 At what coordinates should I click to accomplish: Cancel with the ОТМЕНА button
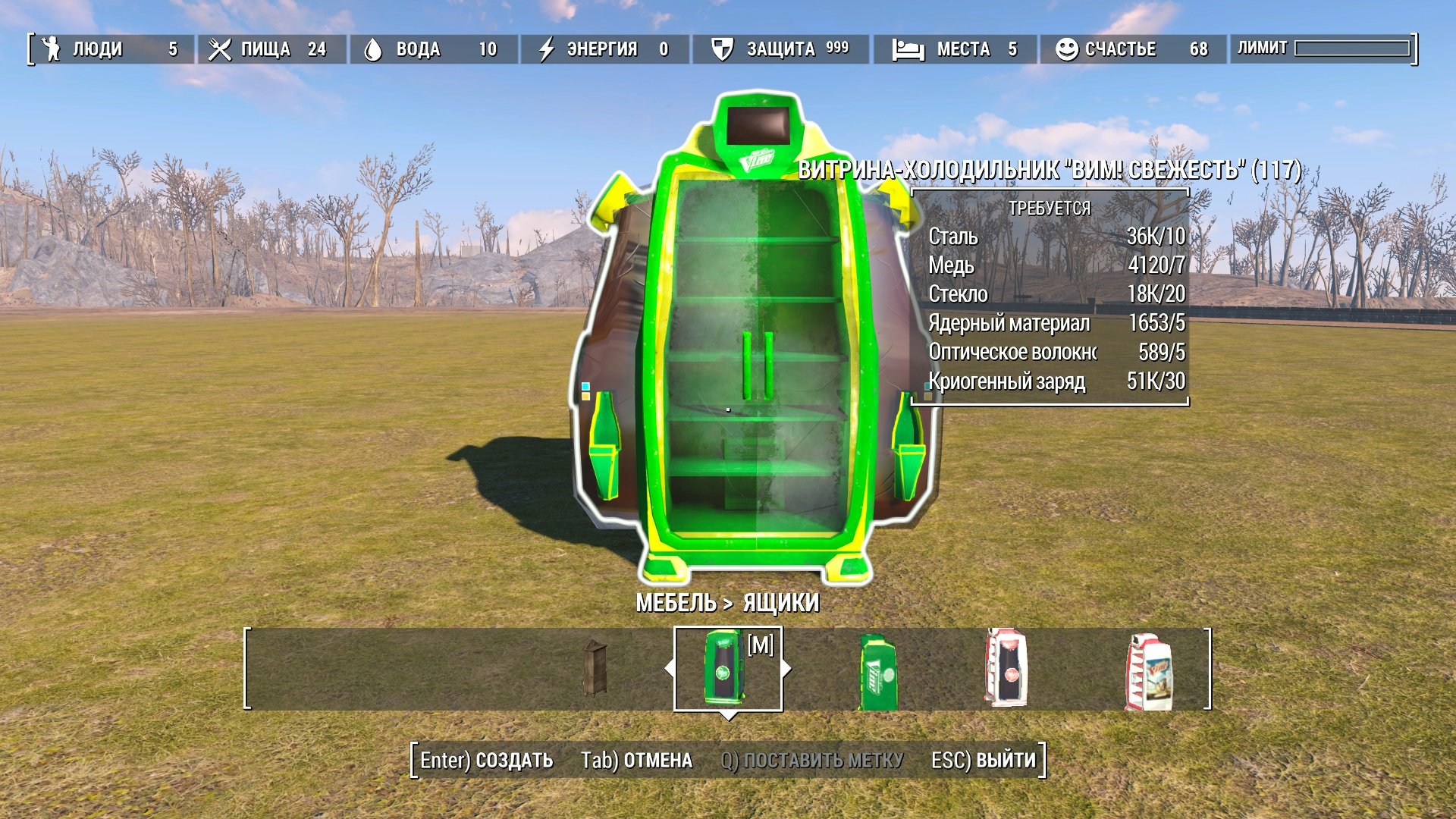636,761
